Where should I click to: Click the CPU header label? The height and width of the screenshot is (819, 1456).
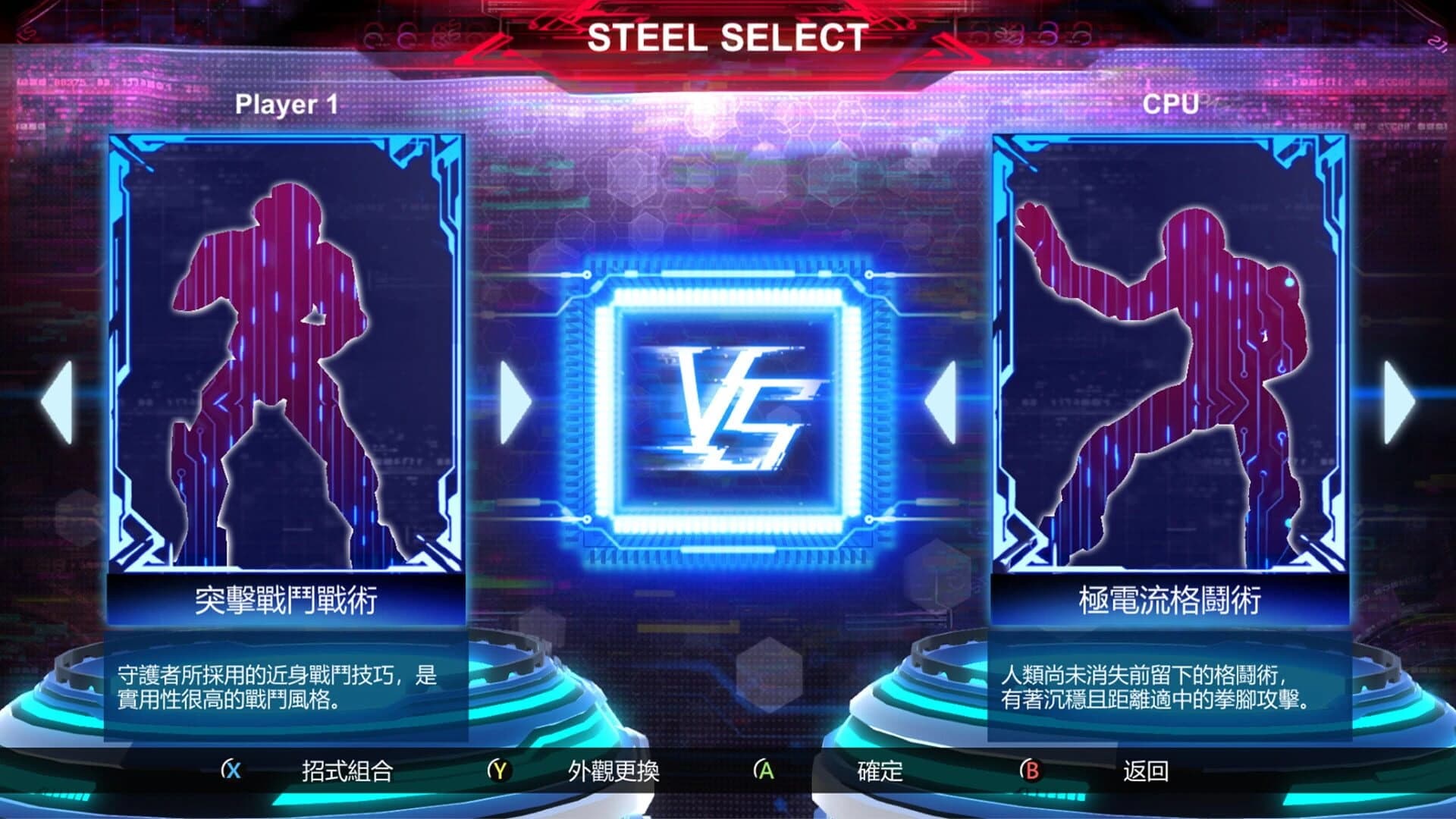coord(1172,102)
